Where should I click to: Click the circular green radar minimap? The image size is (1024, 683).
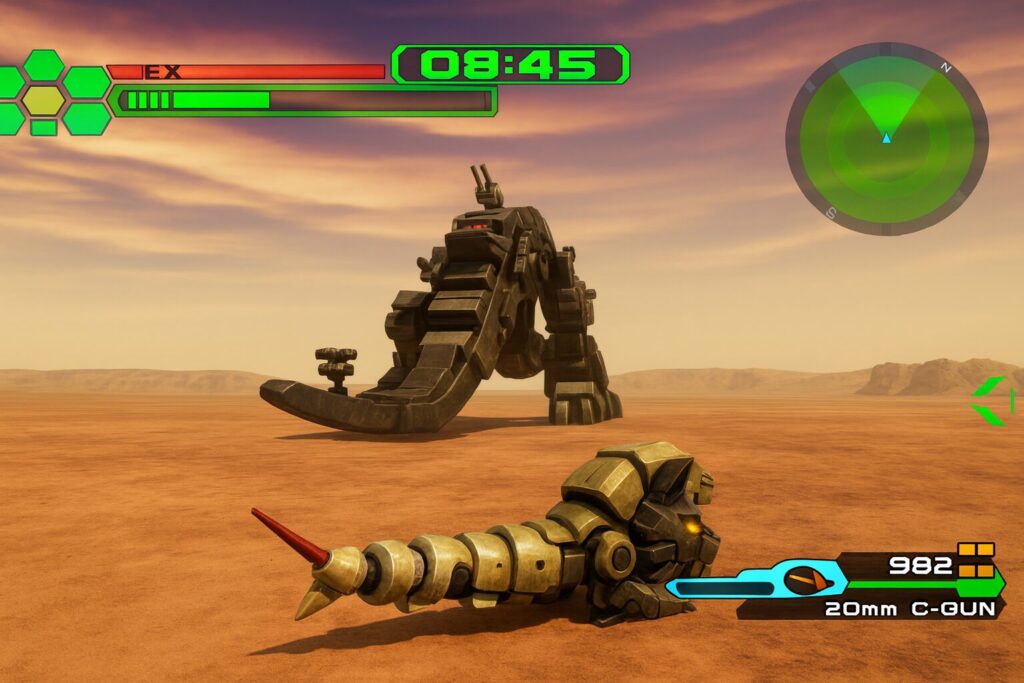click(886, 138)
